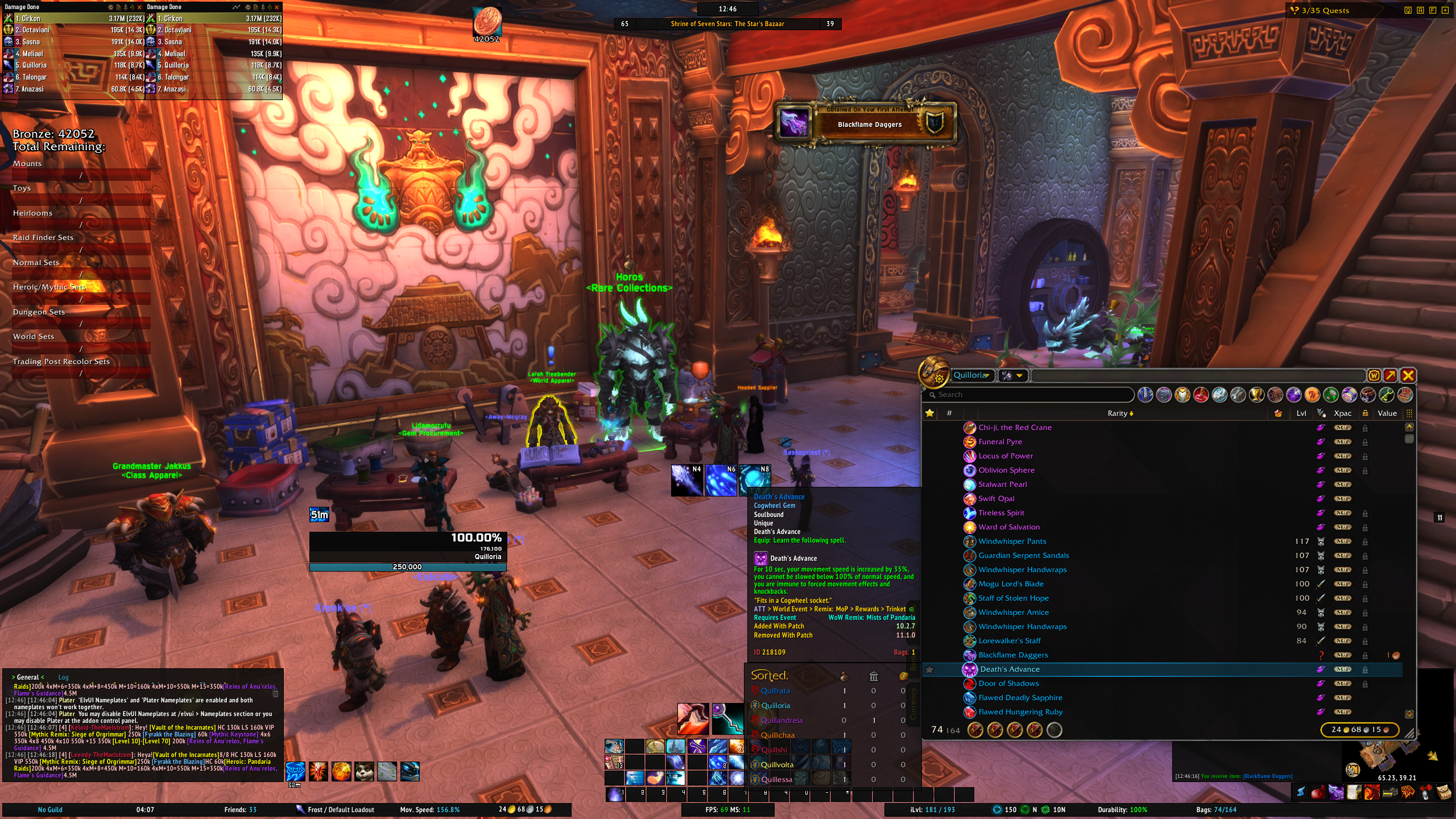The width and height of the screenshot is (1456, 819).
Task: Select the Flawed Hungering Ruby row
Action: click(1020, 712)
